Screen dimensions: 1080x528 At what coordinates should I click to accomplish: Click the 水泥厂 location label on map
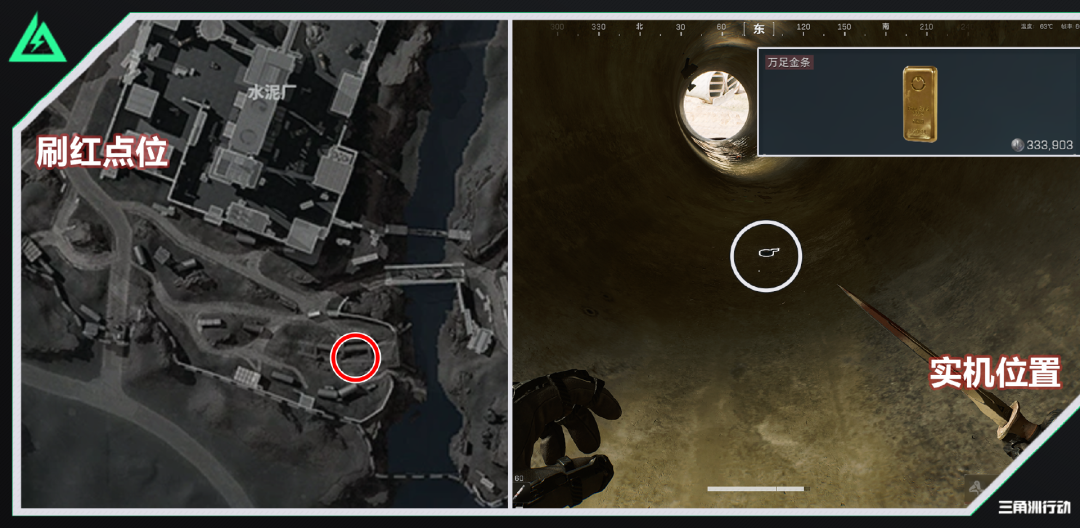(x=268, y=93)
